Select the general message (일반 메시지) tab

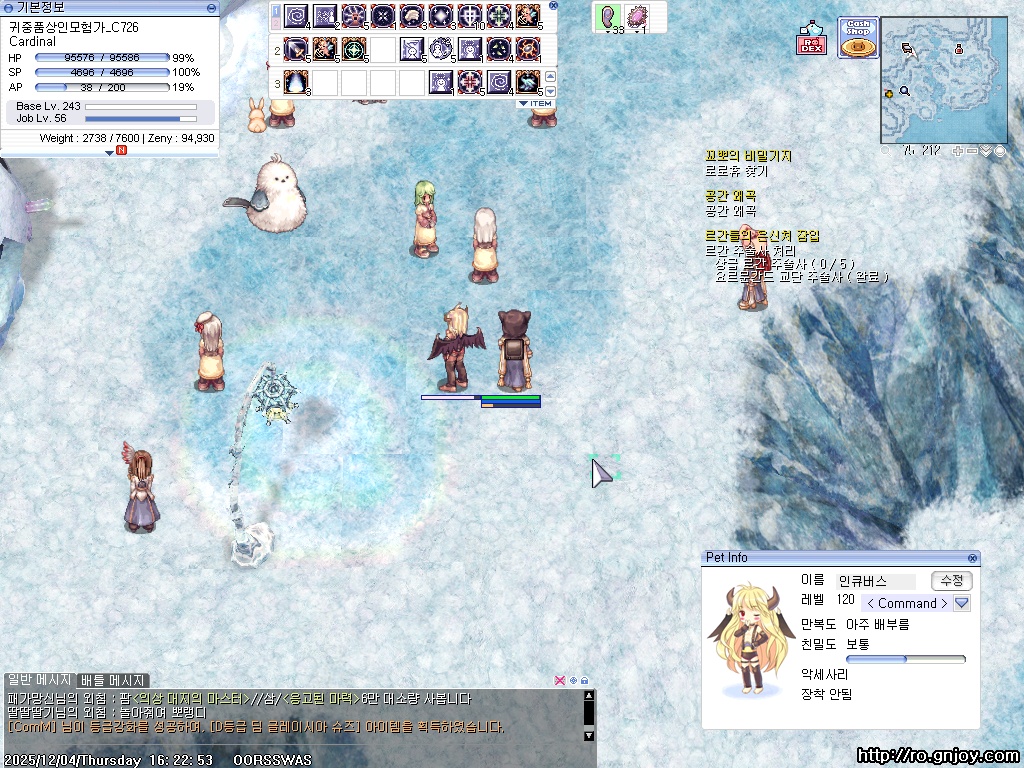[38, 680]
